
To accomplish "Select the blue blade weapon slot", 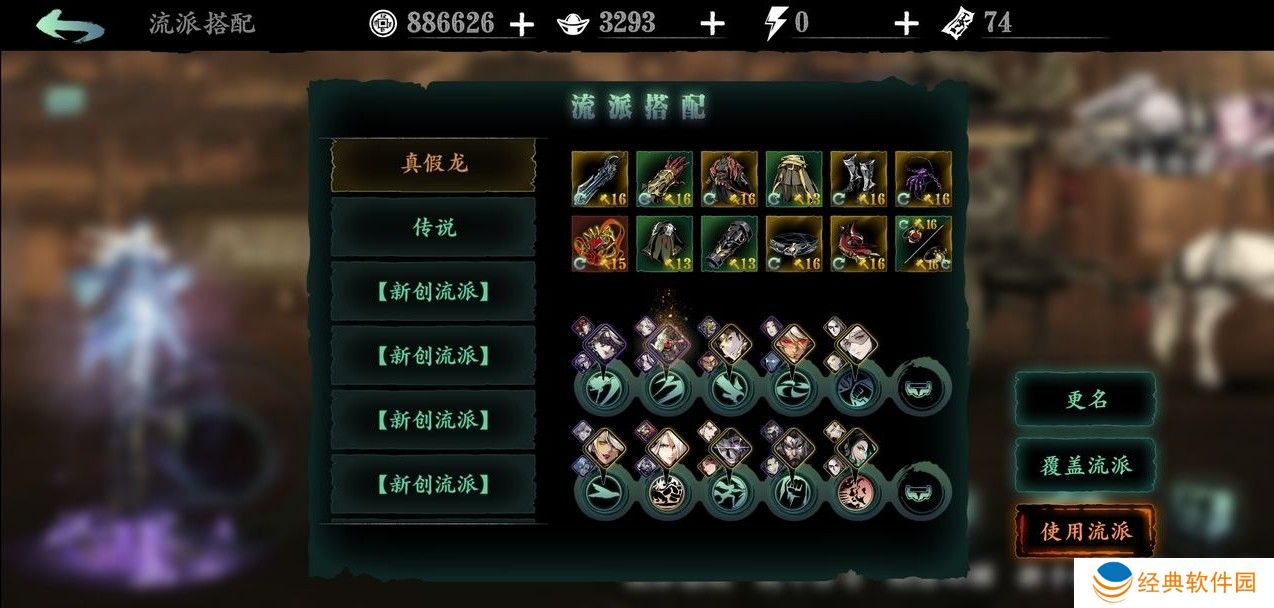I will point(599,179).
